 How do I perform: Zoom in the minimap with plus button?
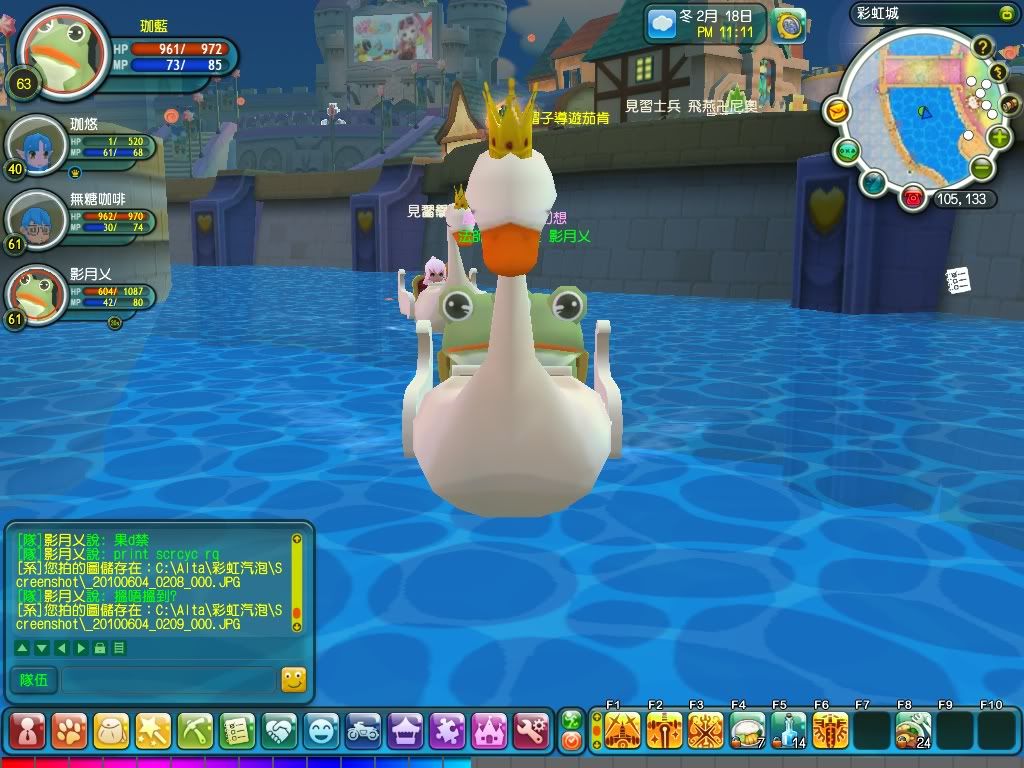tap(999, 137)
